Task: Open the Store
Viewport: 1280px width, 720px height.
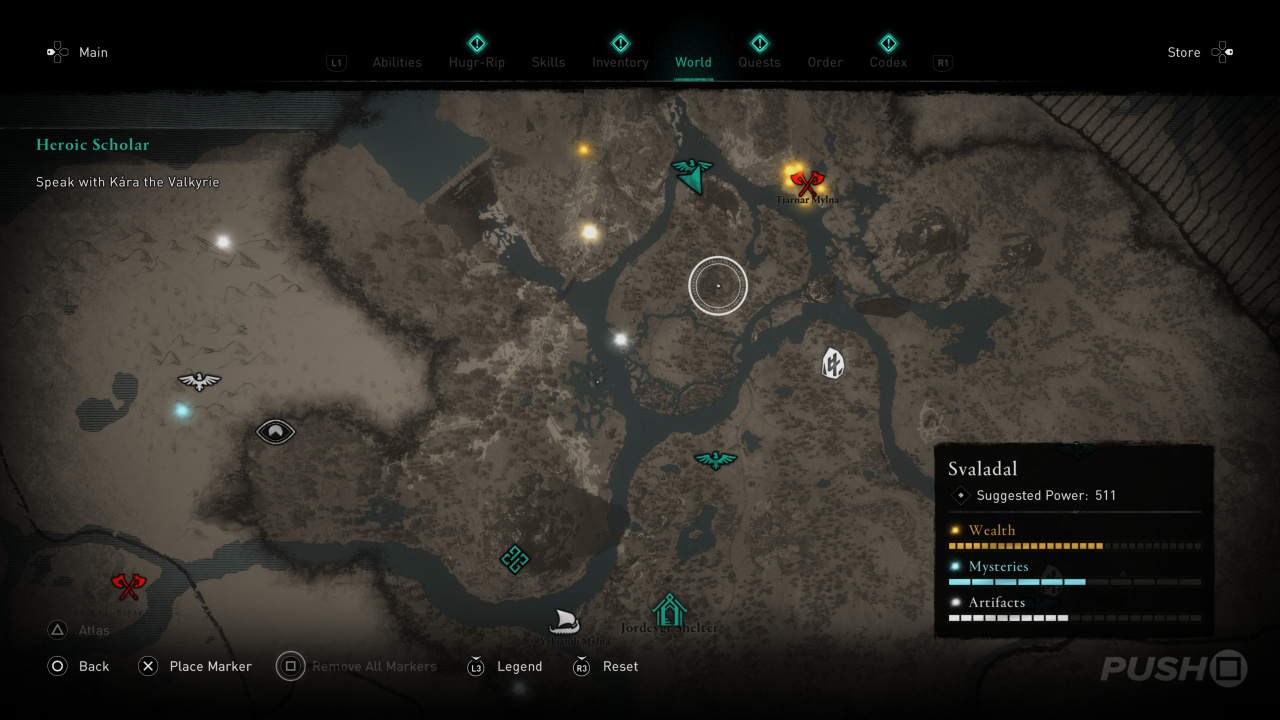Action: [1184, 52]
